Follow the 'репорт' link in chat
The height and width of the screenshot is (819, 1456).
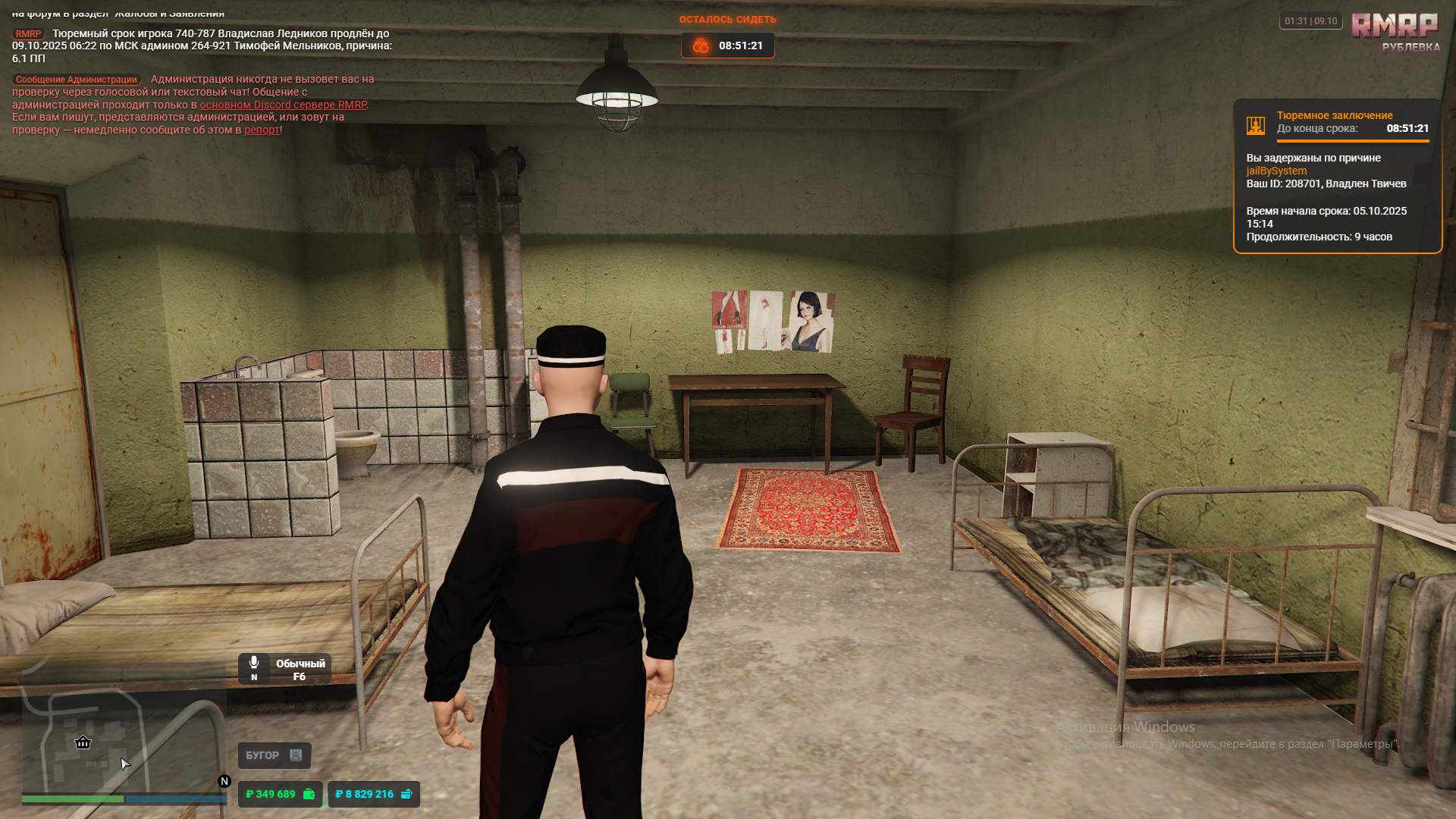(262, 130)
